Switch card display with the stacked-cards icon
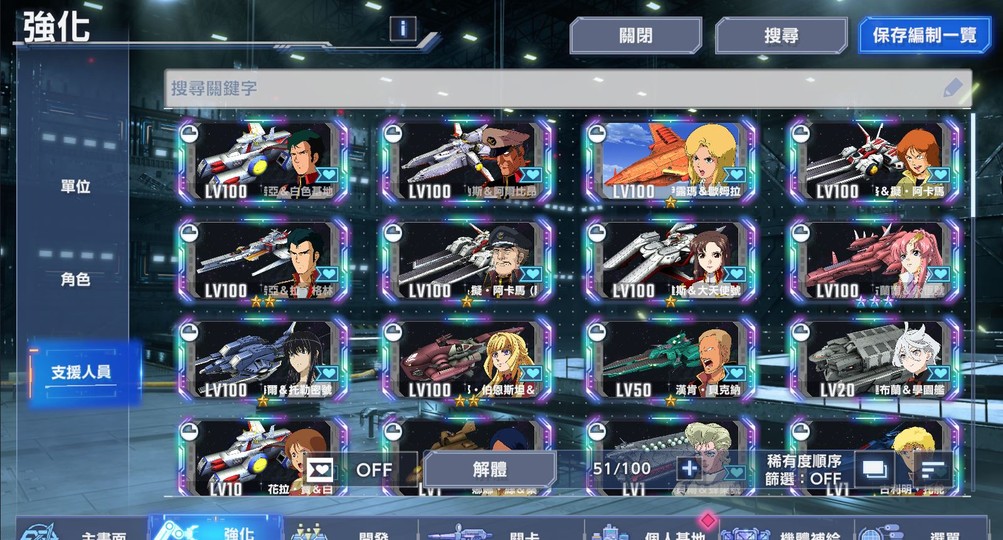This screenshot has height=540, width=1003. (x=873, y=468)
